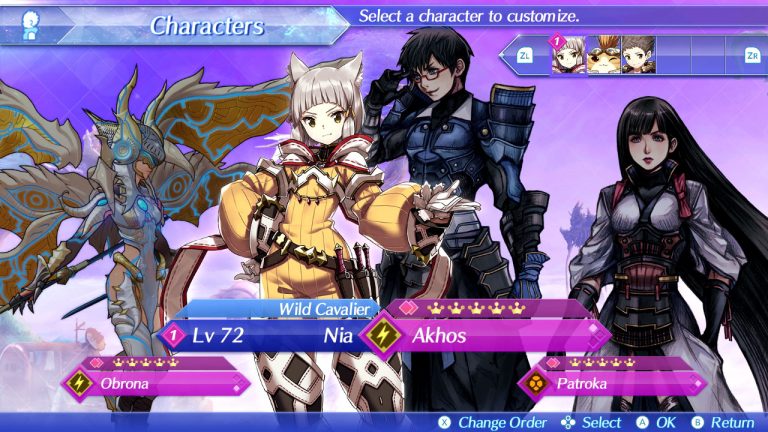Choose Tora's portrait in the party bar

(x=602, y=56)
